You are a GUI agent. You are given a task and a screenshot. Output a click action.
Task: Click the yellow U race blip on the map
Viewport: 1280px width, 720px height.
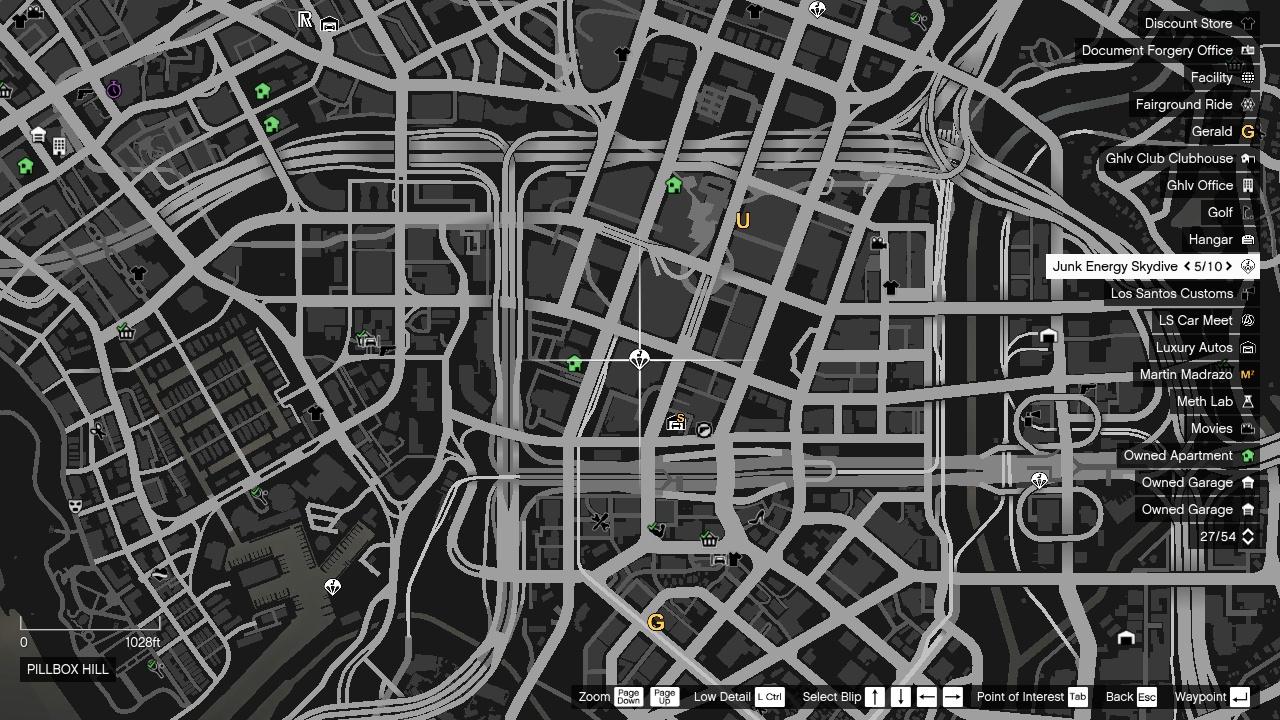741,221
